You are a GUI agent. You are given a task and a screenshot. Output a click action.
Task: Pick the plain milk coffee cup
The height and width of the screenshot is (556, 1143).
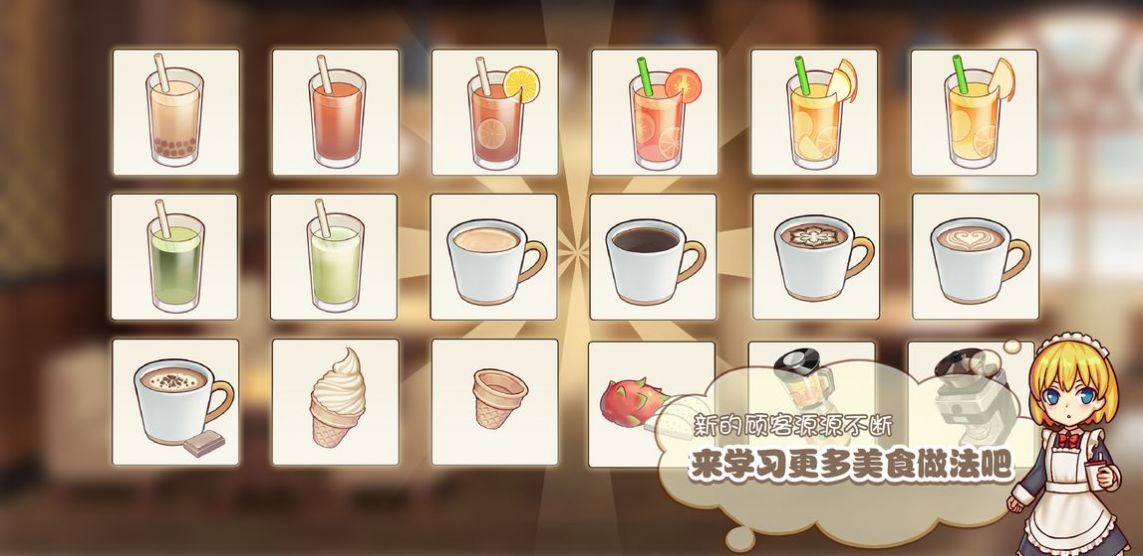pyautogui.click(x=494, y=257)
